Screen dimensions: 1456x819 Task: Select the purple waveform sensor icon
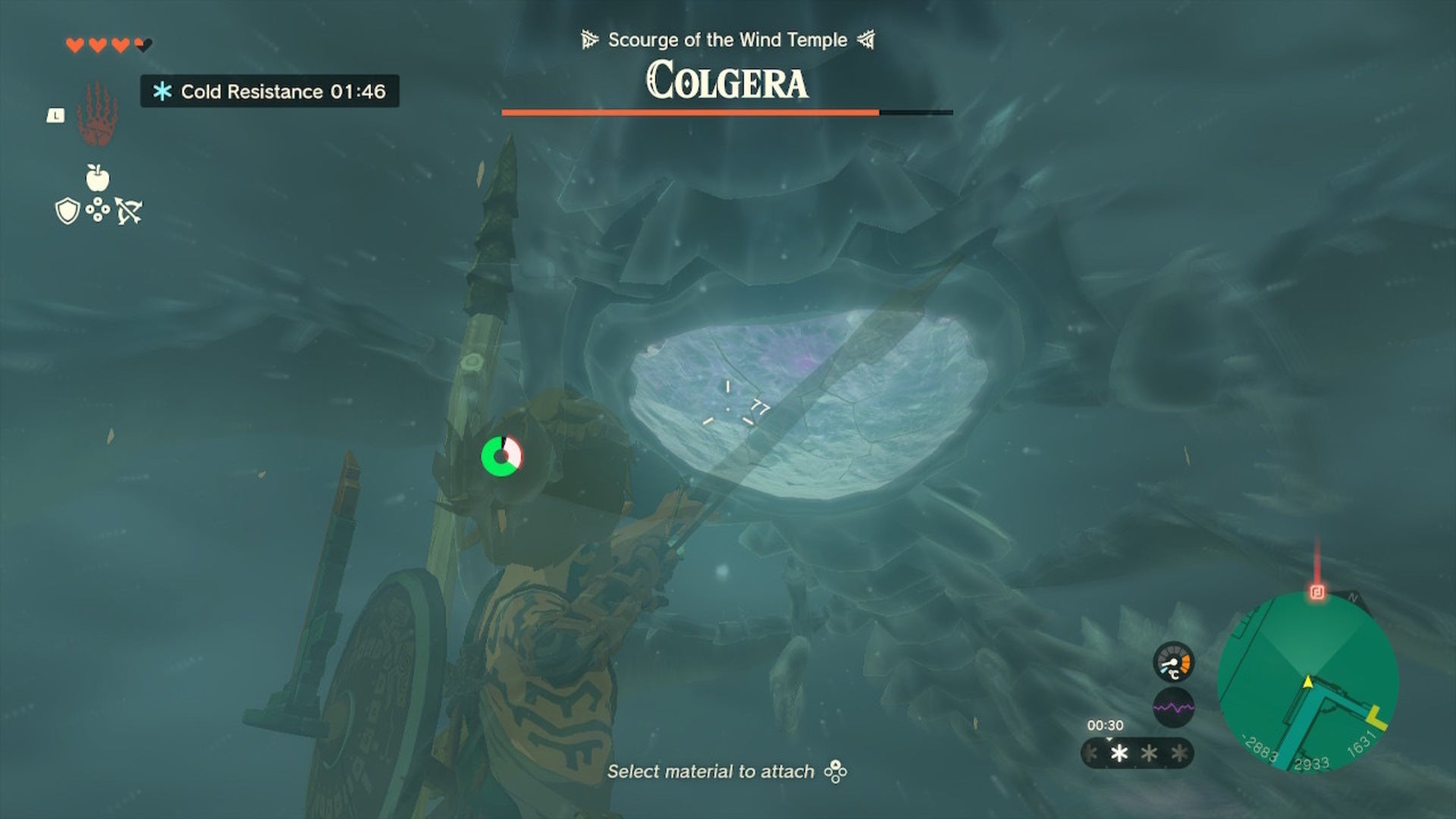(x=1173, y=708)
